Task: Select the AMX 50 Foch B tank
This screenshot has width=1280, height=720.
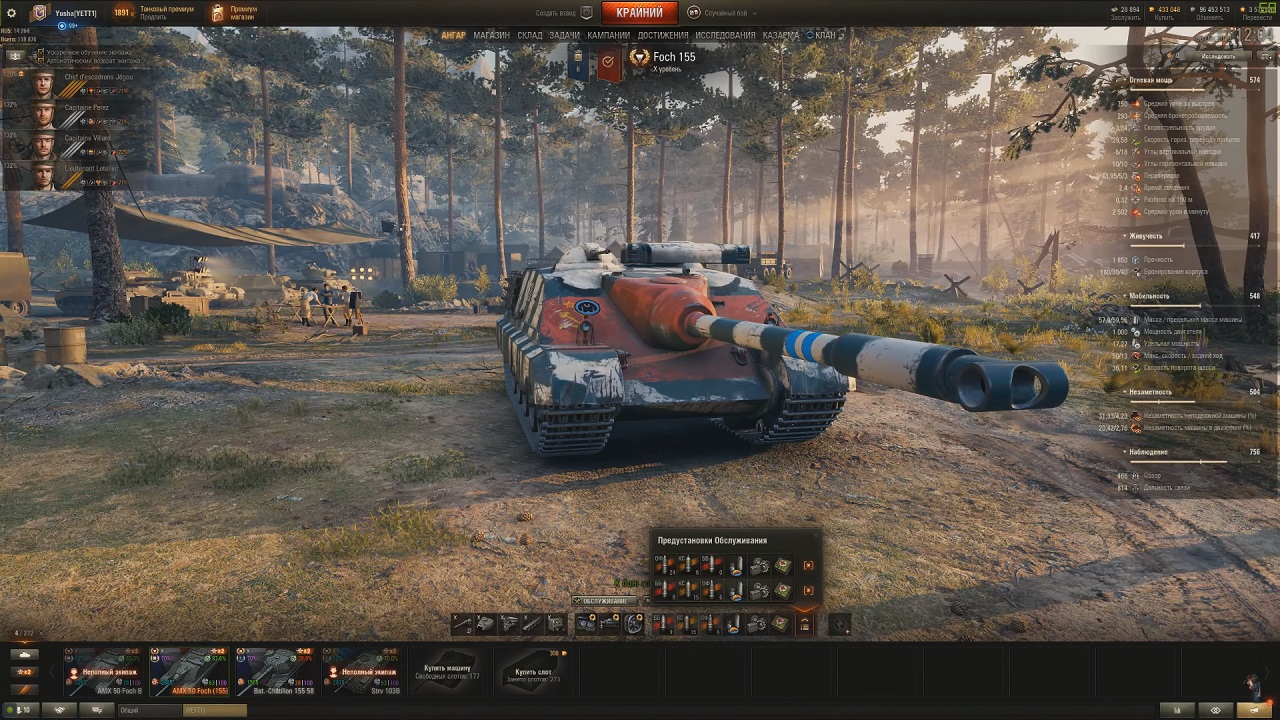Action: pyautogui.click(x=104, y=671)
